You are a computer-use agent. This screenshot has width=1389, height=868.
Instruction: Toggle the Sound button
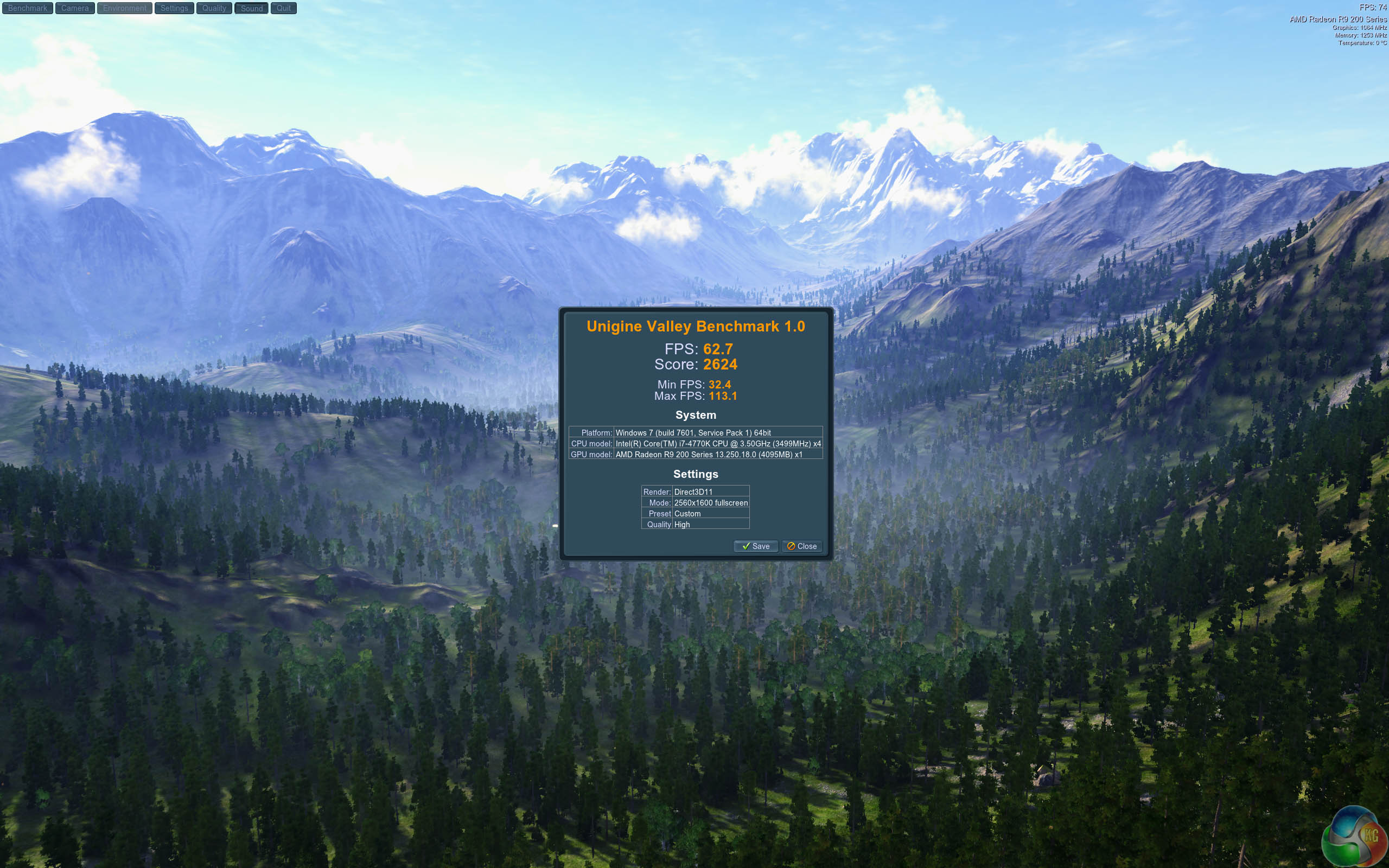pos(251,8)
